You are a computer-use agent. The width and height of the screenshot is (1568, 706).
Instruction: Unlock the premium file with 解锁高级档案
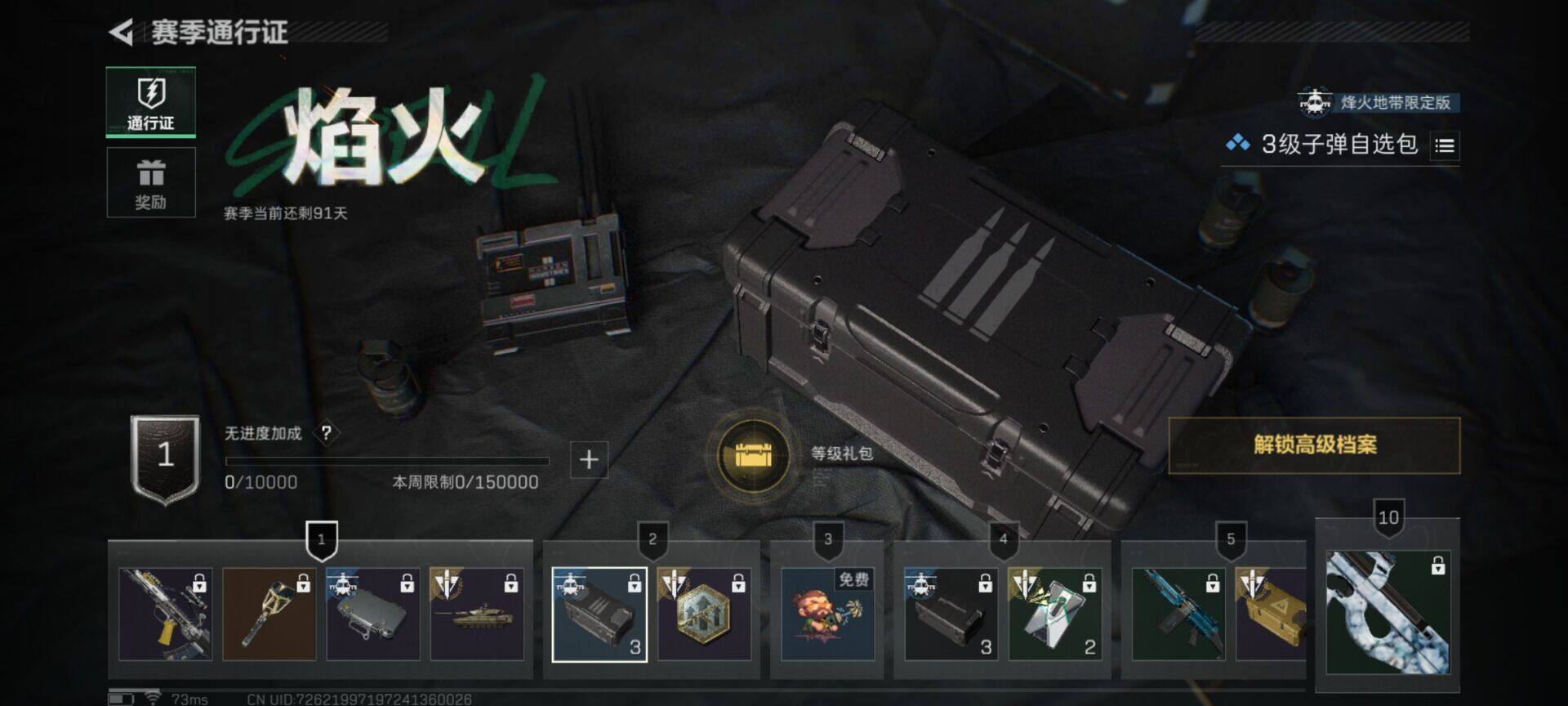point(1314,445)
